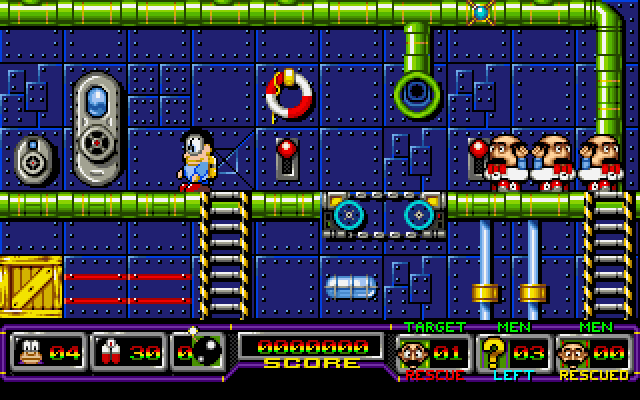Screen dimensions: 640x400
Task: Select the Men Rescued face icon
Action: click(x=574, y=353)
